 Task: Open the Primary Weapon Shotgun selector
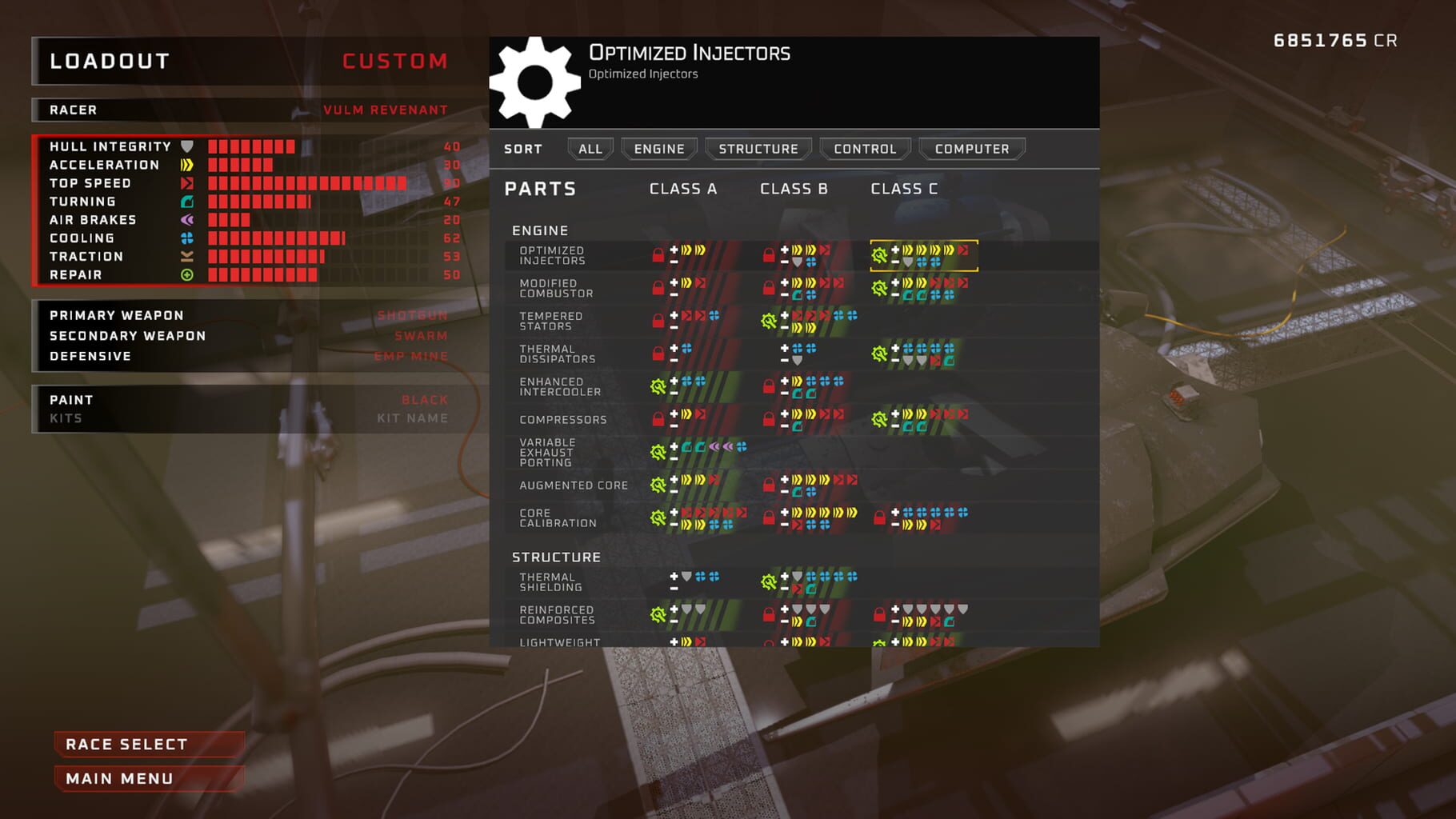click(x=410, y=315)
